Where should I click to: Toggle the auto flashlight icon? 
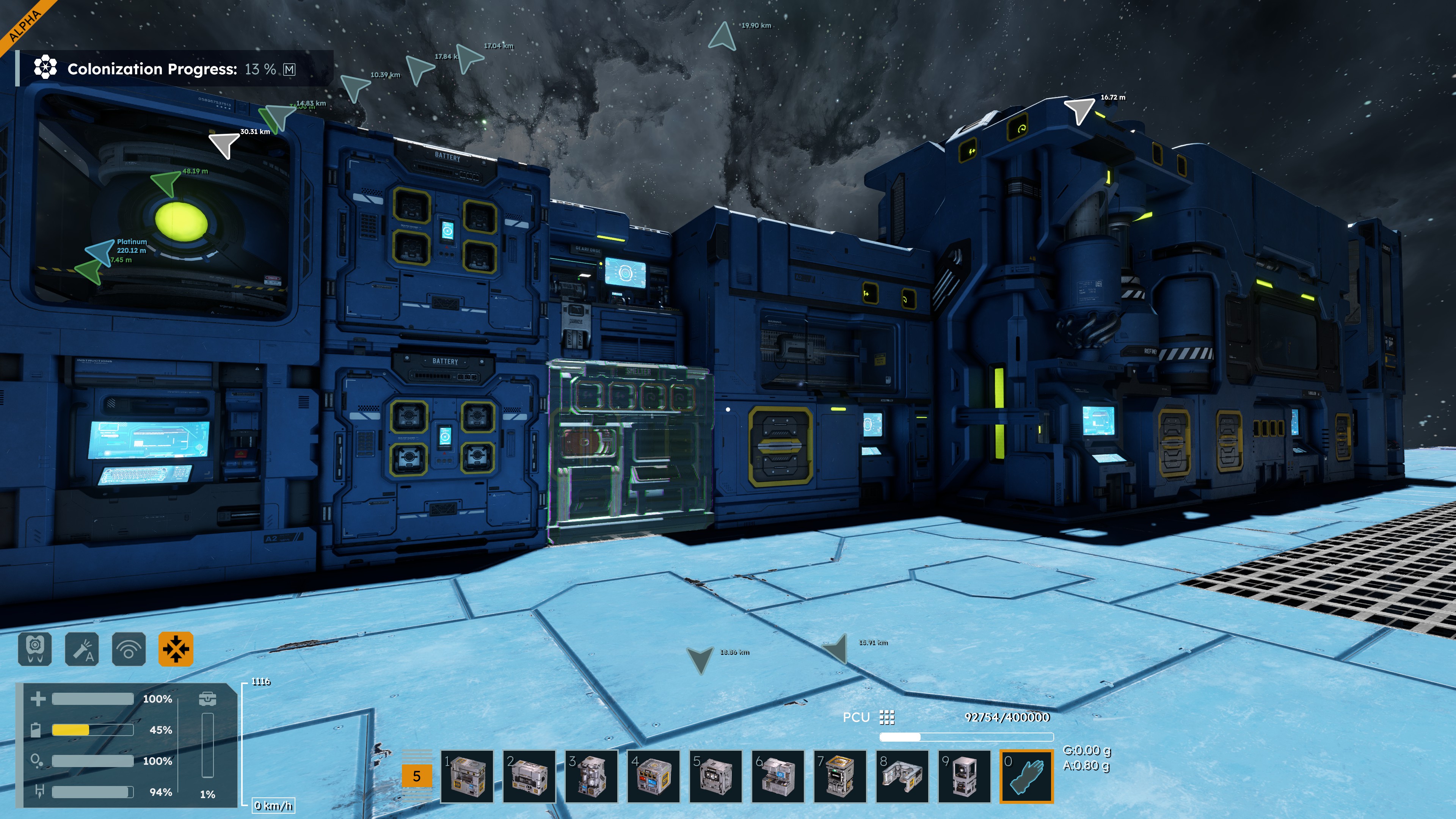click(x=82, y=648)
